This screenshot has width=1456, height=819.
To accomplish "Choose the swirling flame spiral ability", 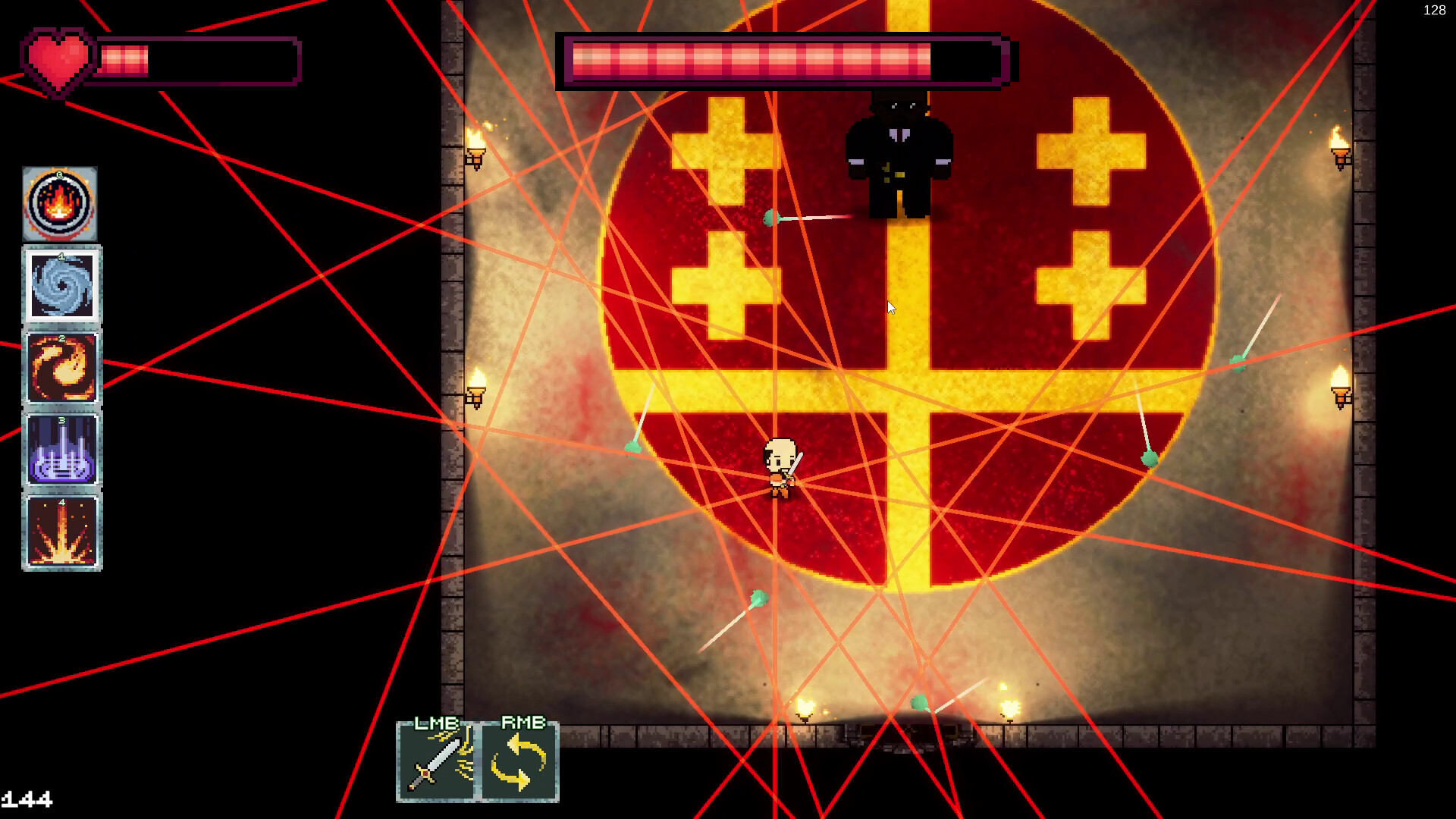I will (x=61, y=368).
